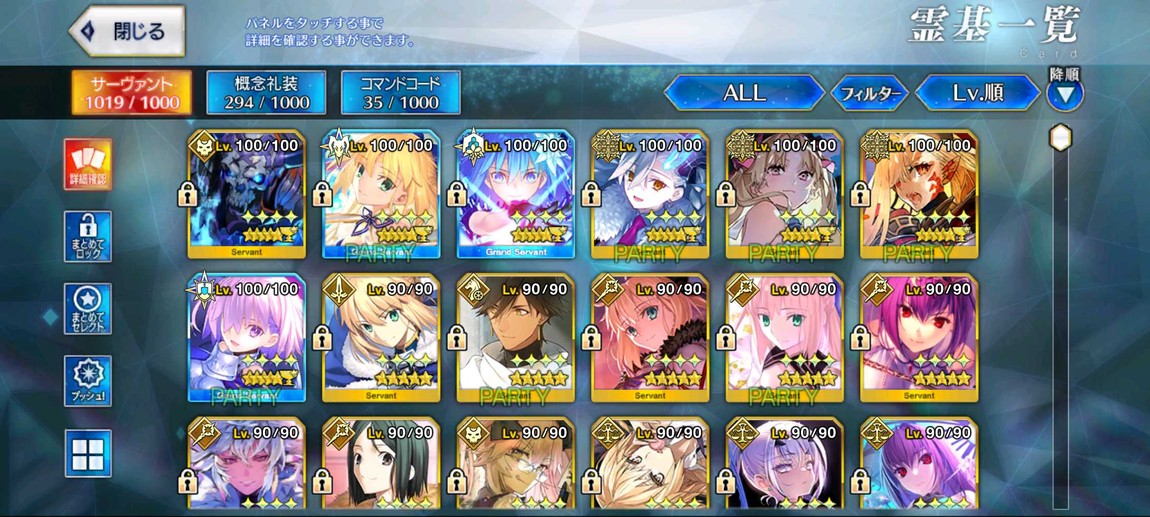The width and height of the screenshot is (1150, 517).
Task: Pick the blue-haired Grand Servant card
Action: (x=515, y=194)
